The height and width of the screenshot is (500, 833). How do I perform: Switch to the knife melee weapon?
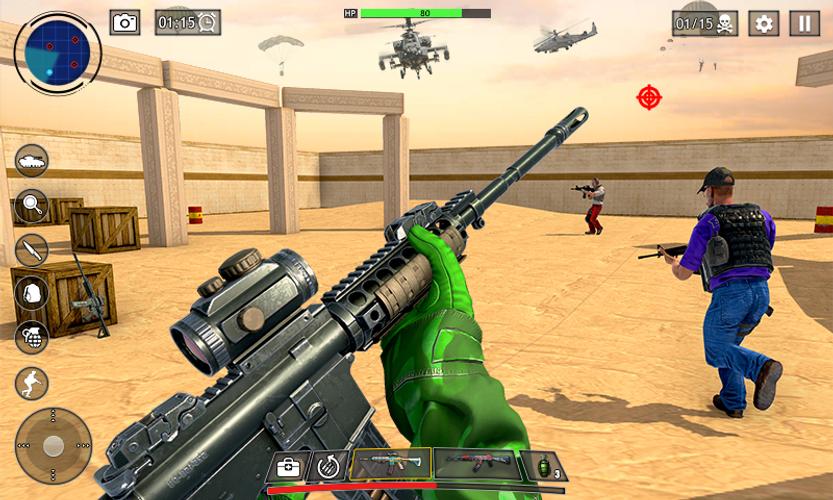pyautogui.click(x=31, y=249)
